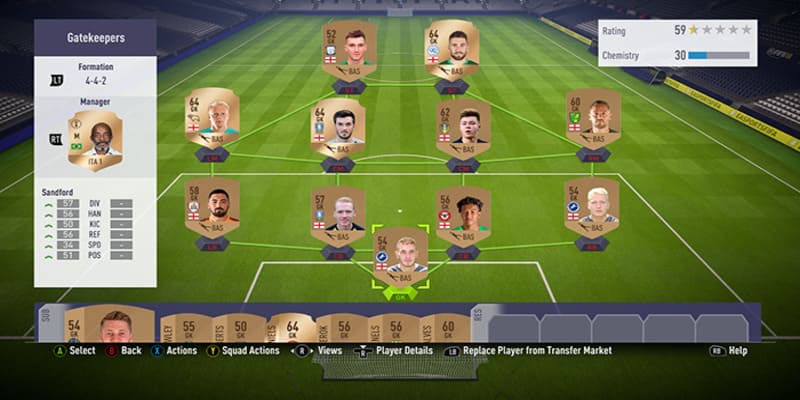This screenshot has height=400, width=800.
Task: Select the 55-rated substitute card
Action: [187, 326]
